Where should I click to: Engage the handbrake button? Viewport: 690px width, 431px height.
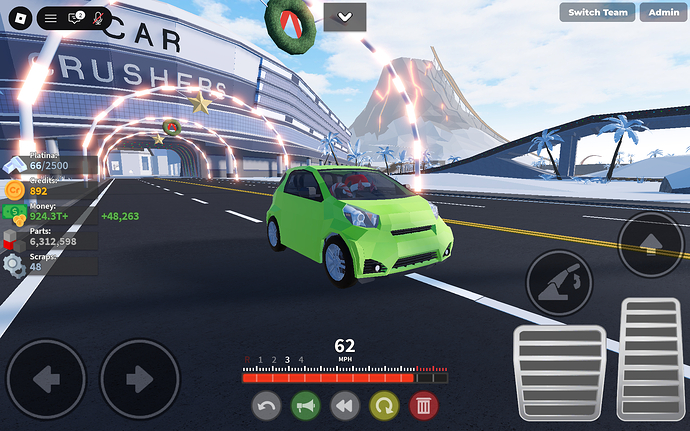click(559, 283)
